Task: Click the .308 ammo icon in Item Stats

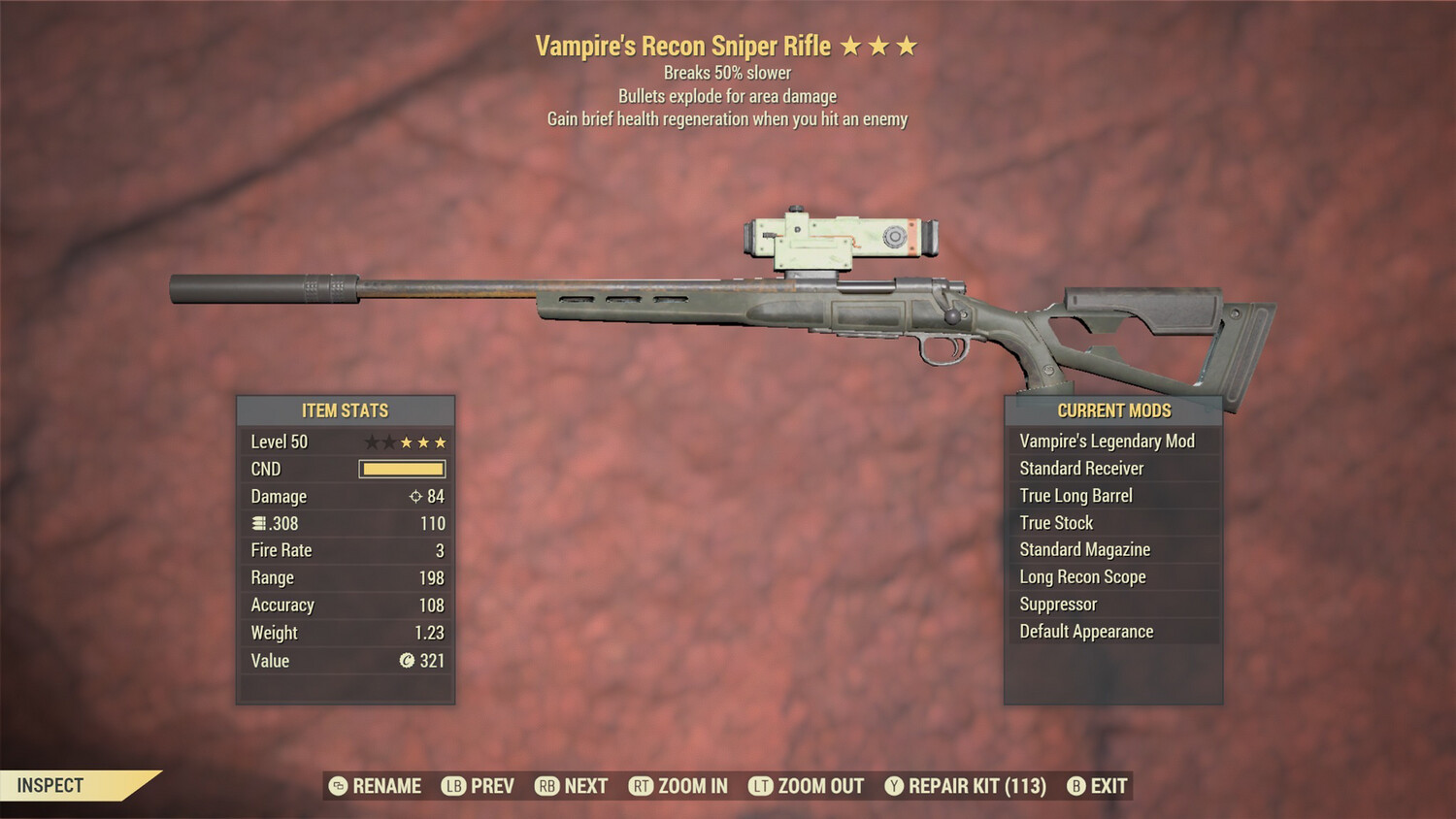Action: 257,523
